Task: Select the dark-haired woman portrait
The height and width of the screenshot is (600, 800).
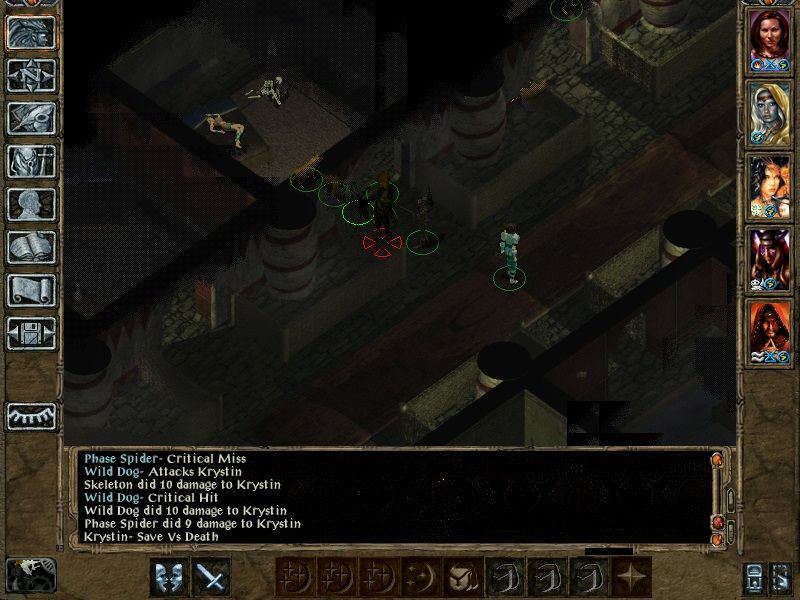Action: 770,186
